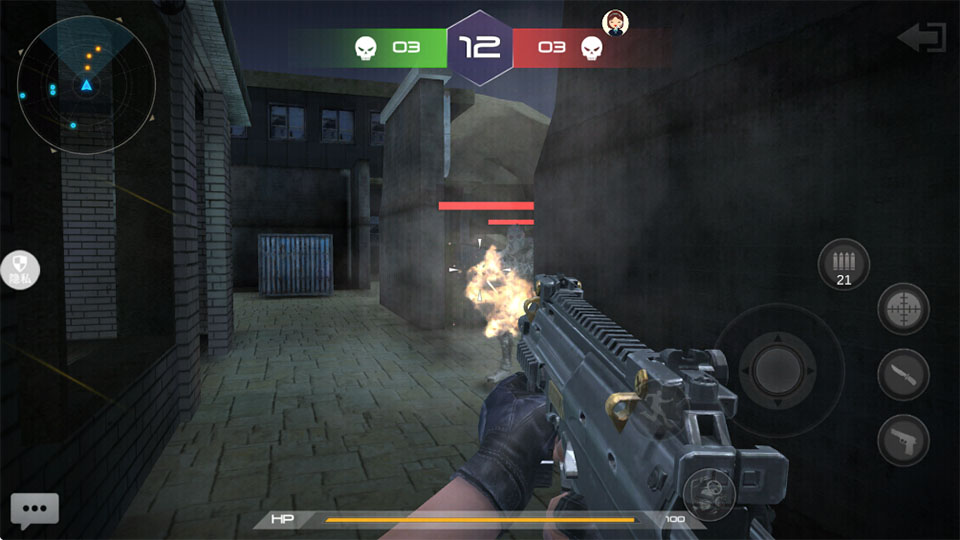This screenshot has height=540, width=960.
Task: Open the 隐私 privacy shield button
Action: [20, 269]
